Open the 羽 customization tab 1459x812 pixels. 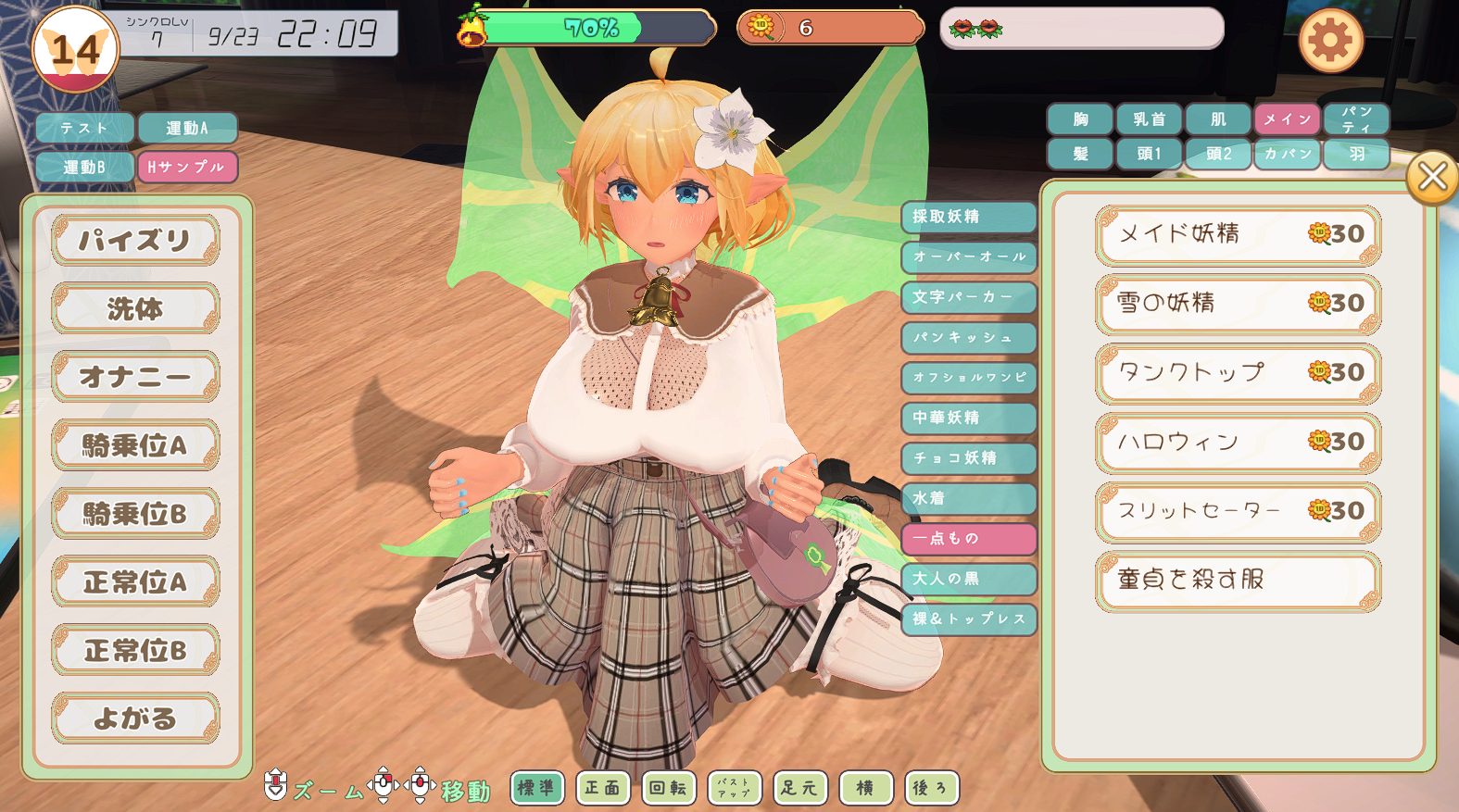pyautogui.click(x=1356, y=154)
